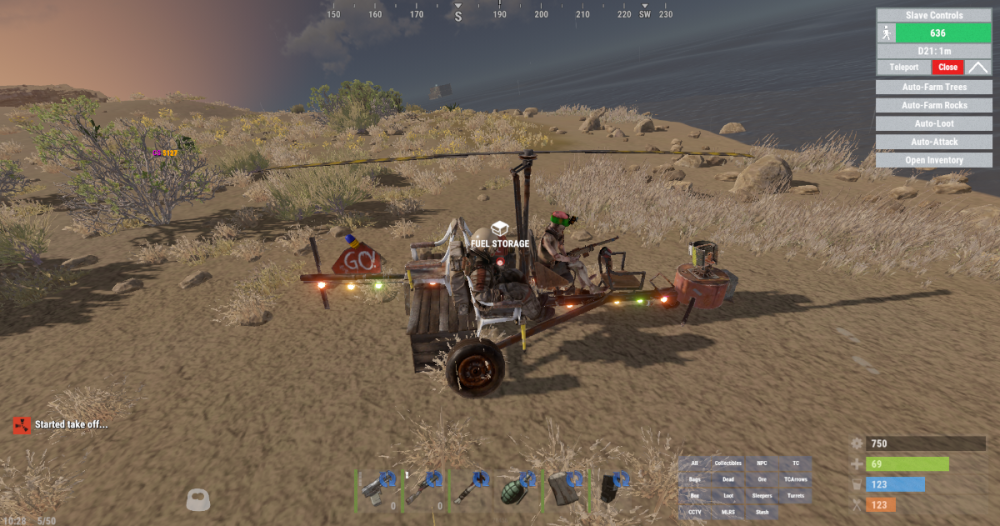
Task: Collapse the panel with the up arrow
Action: click(x=978, y=67)
